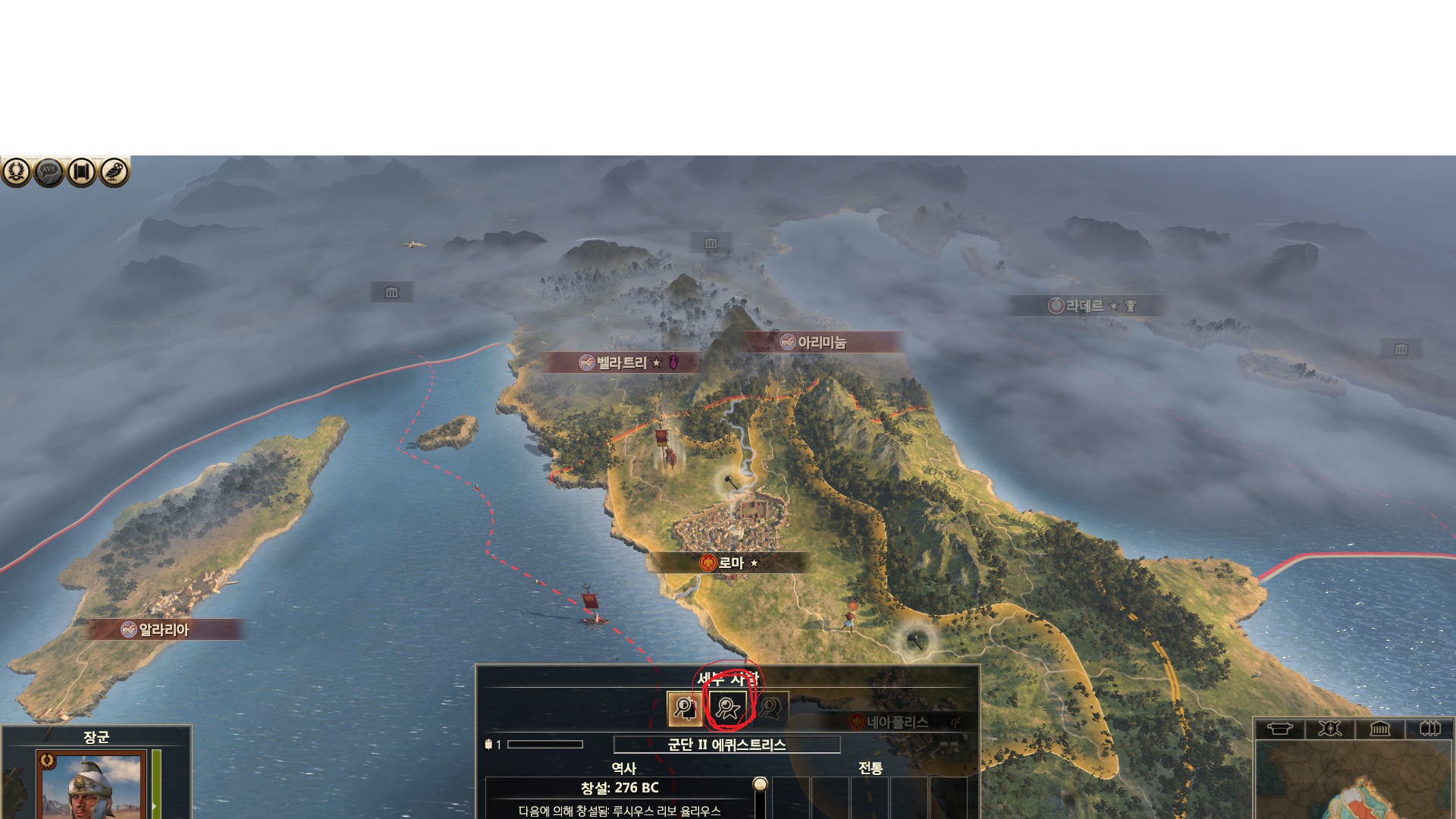The image size is (1456, 819).
Task: Click the 라데르 settlement label
Action: click(1084, 306)
